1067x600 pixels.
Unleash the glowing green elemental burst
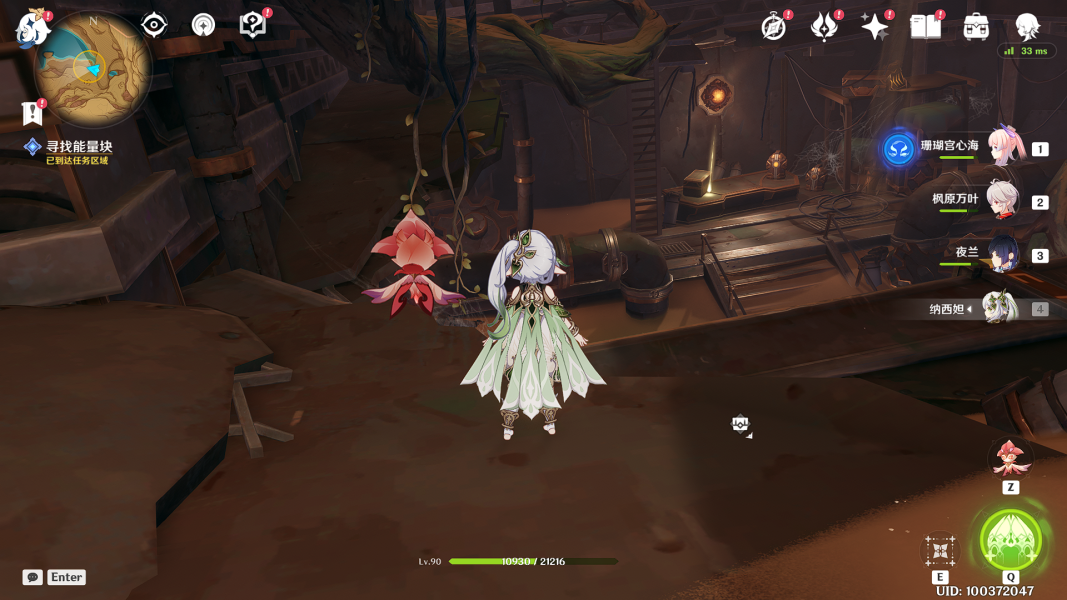(x=1010, y=540)
